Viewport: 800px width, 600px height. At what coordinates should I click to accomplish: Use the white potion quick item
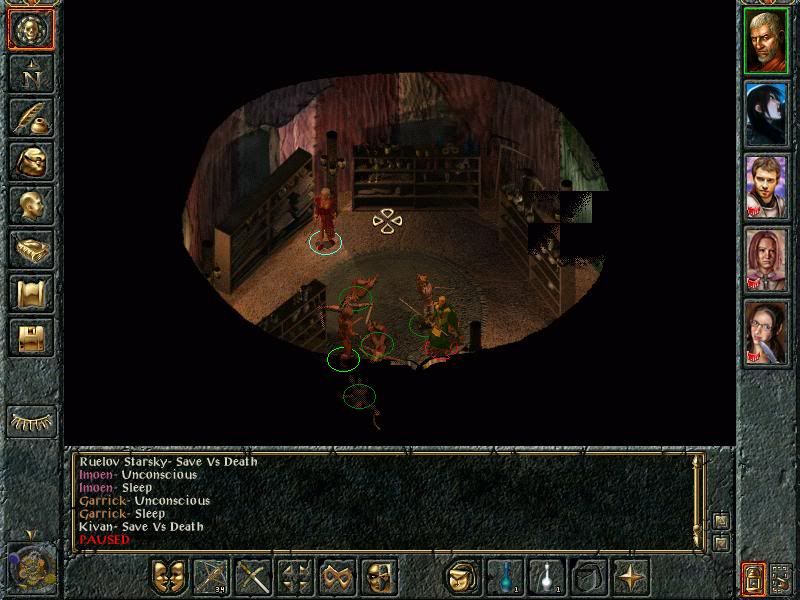(x=547, y=577)
